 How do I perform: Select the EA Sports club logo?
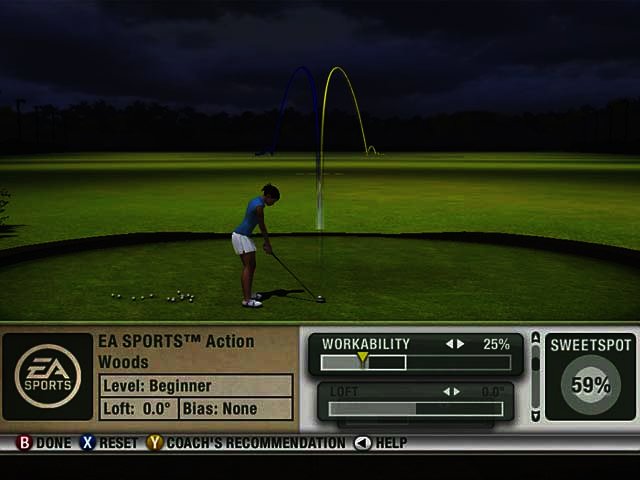[x=48, y=376]
